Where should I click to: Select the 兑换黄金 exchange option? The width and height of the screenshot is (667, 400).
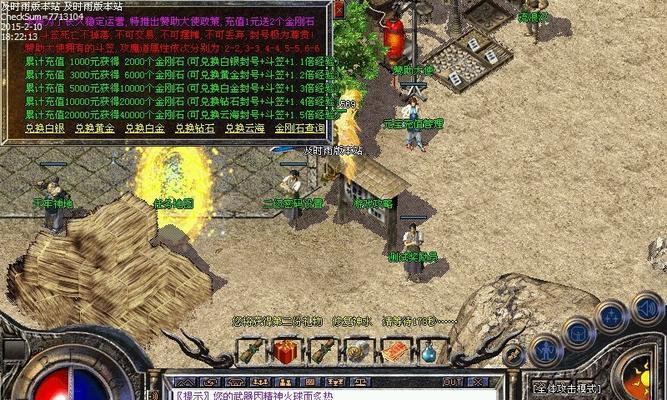coord(93,128)
